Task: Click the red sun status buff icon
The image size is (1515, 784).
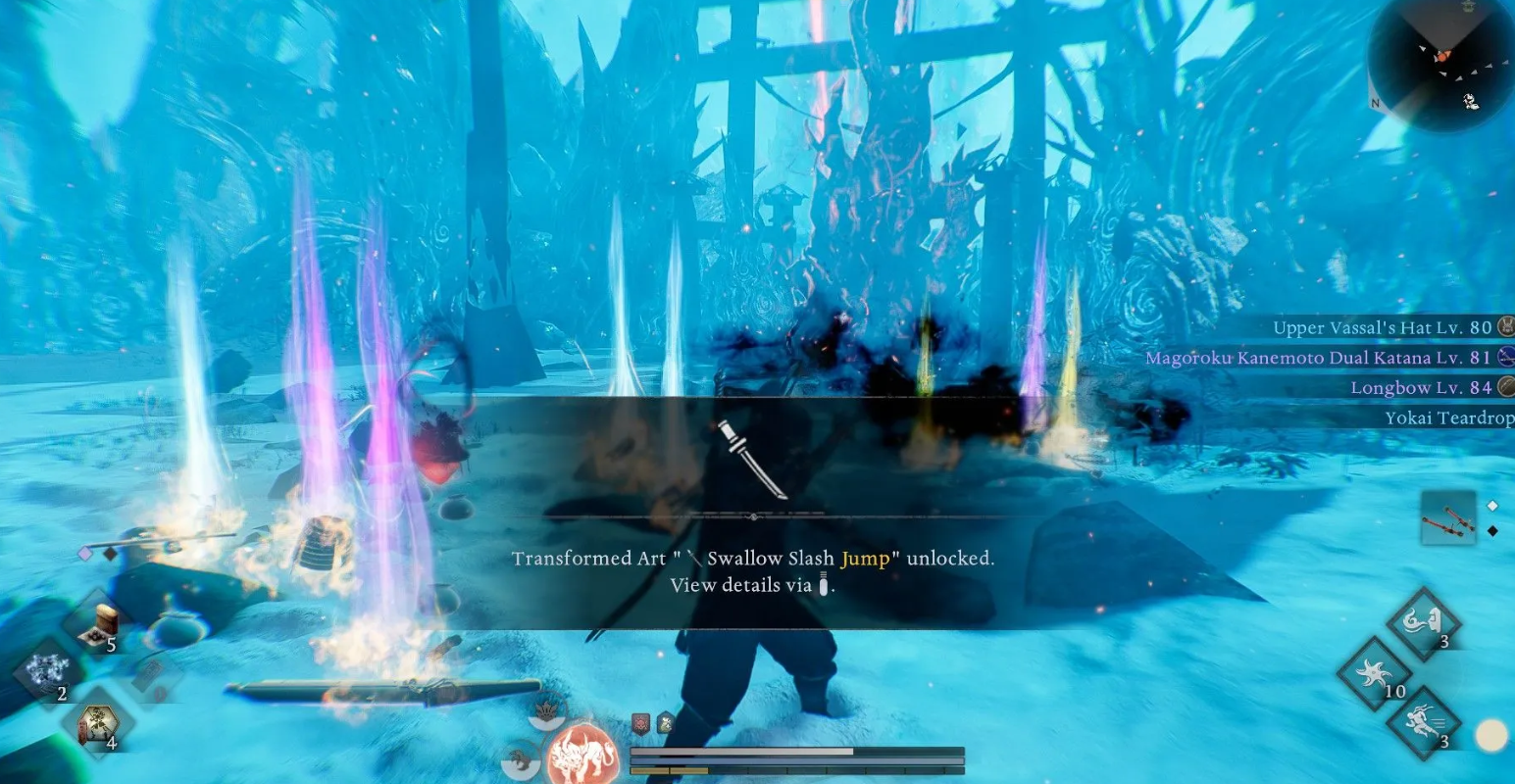Action: click(640, 724)
